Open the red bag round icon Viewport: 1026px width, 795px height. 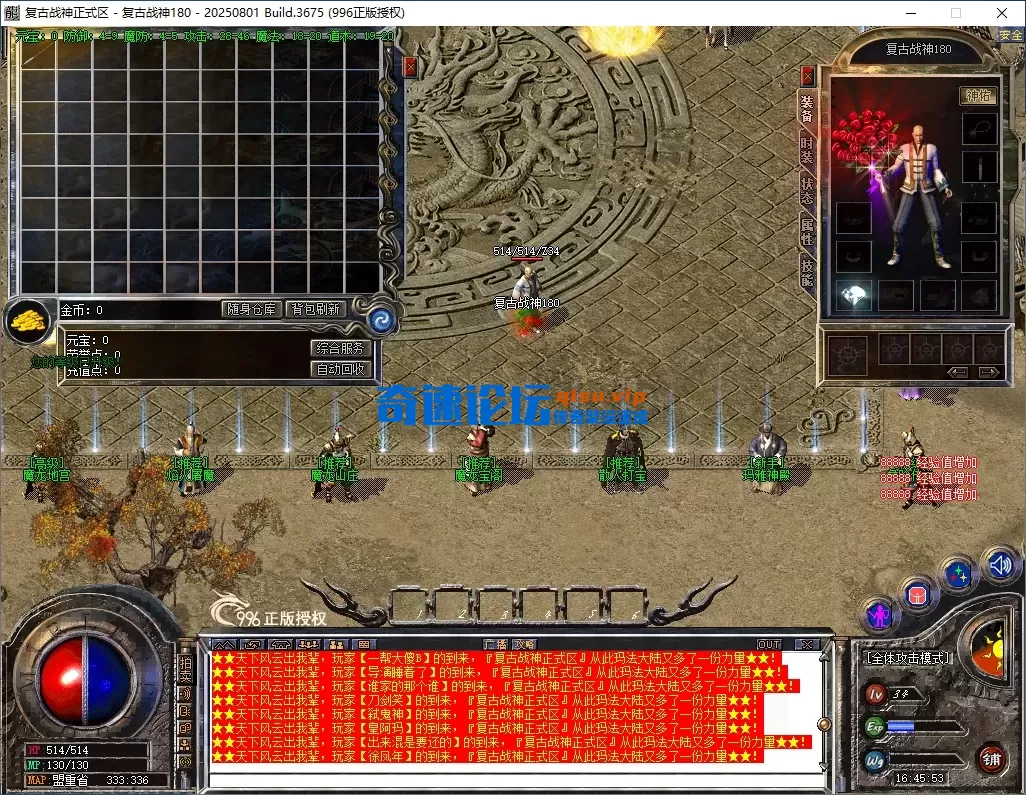tap(917, 594)
